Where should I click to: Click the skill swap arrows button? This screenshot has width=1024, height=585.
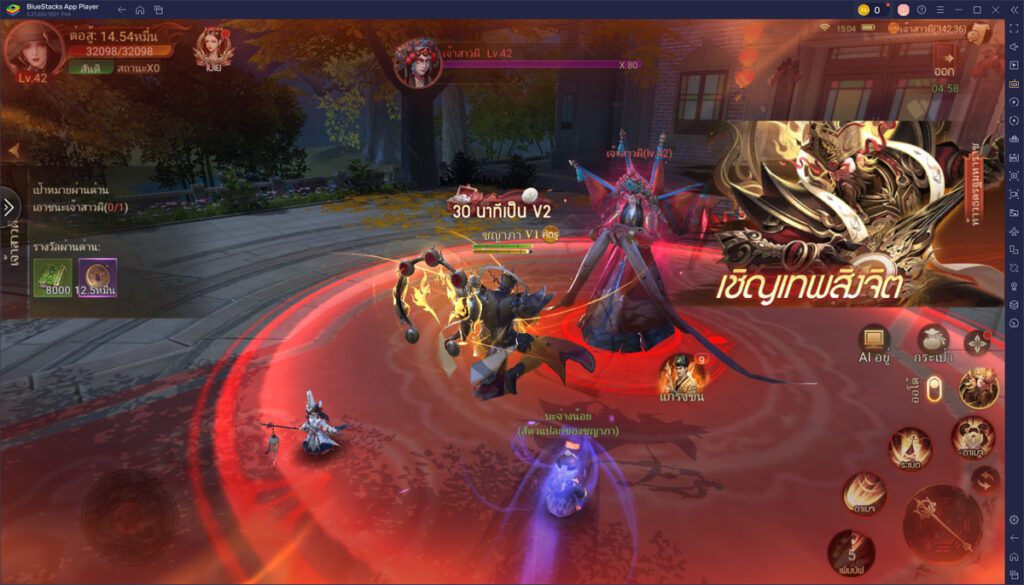coord(987,479)
